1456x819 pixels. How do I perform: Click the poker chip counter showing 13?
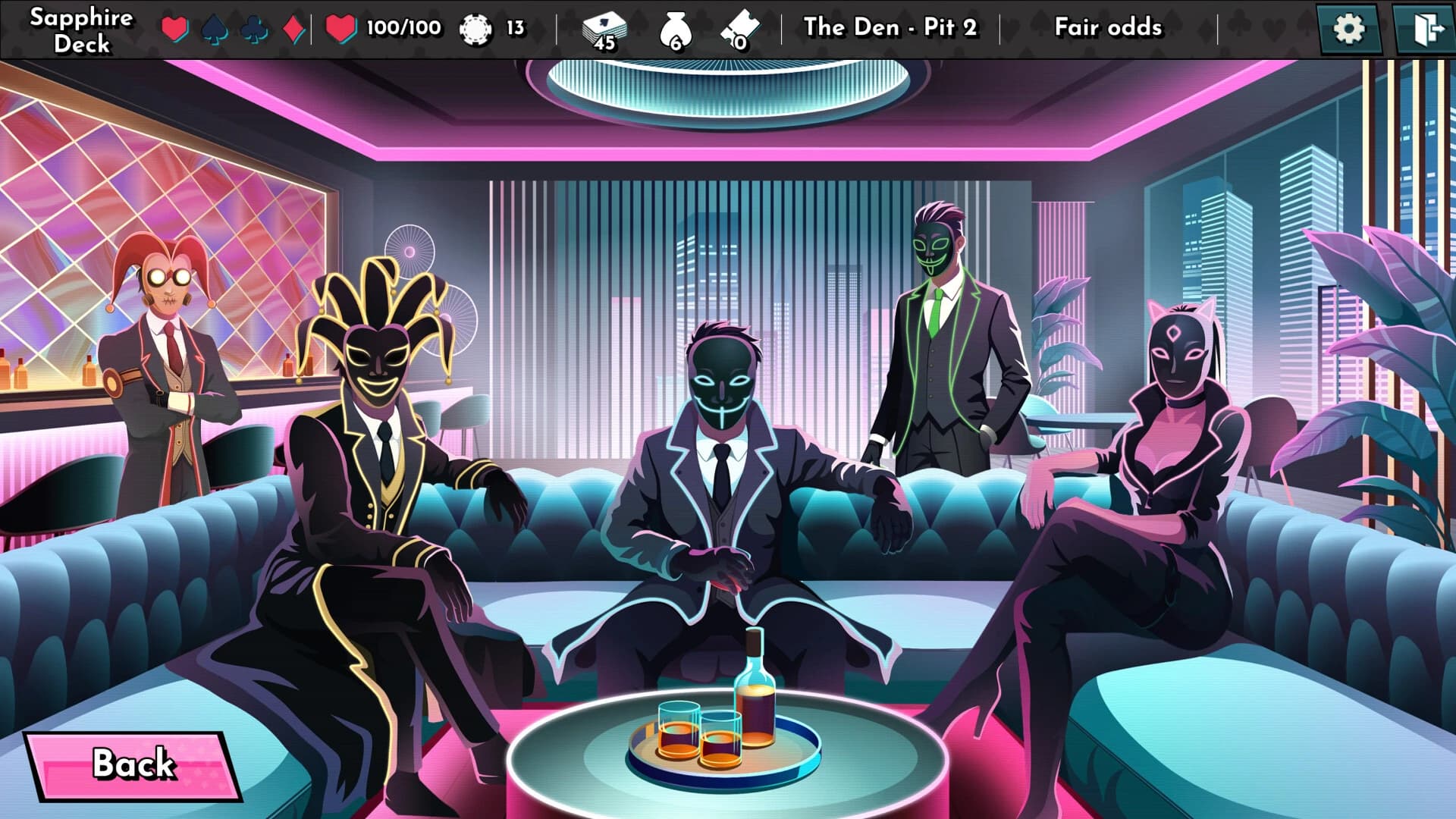coord(493,27)
